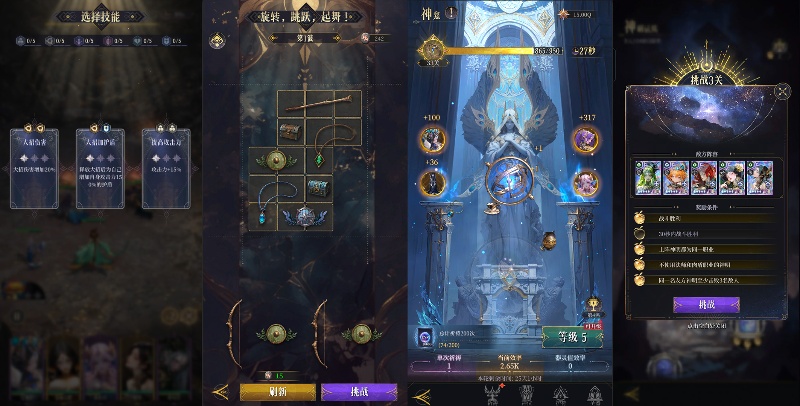Select the +317 purple hero portrait
The image size is (800, 406).
click(x=585, y=139)
